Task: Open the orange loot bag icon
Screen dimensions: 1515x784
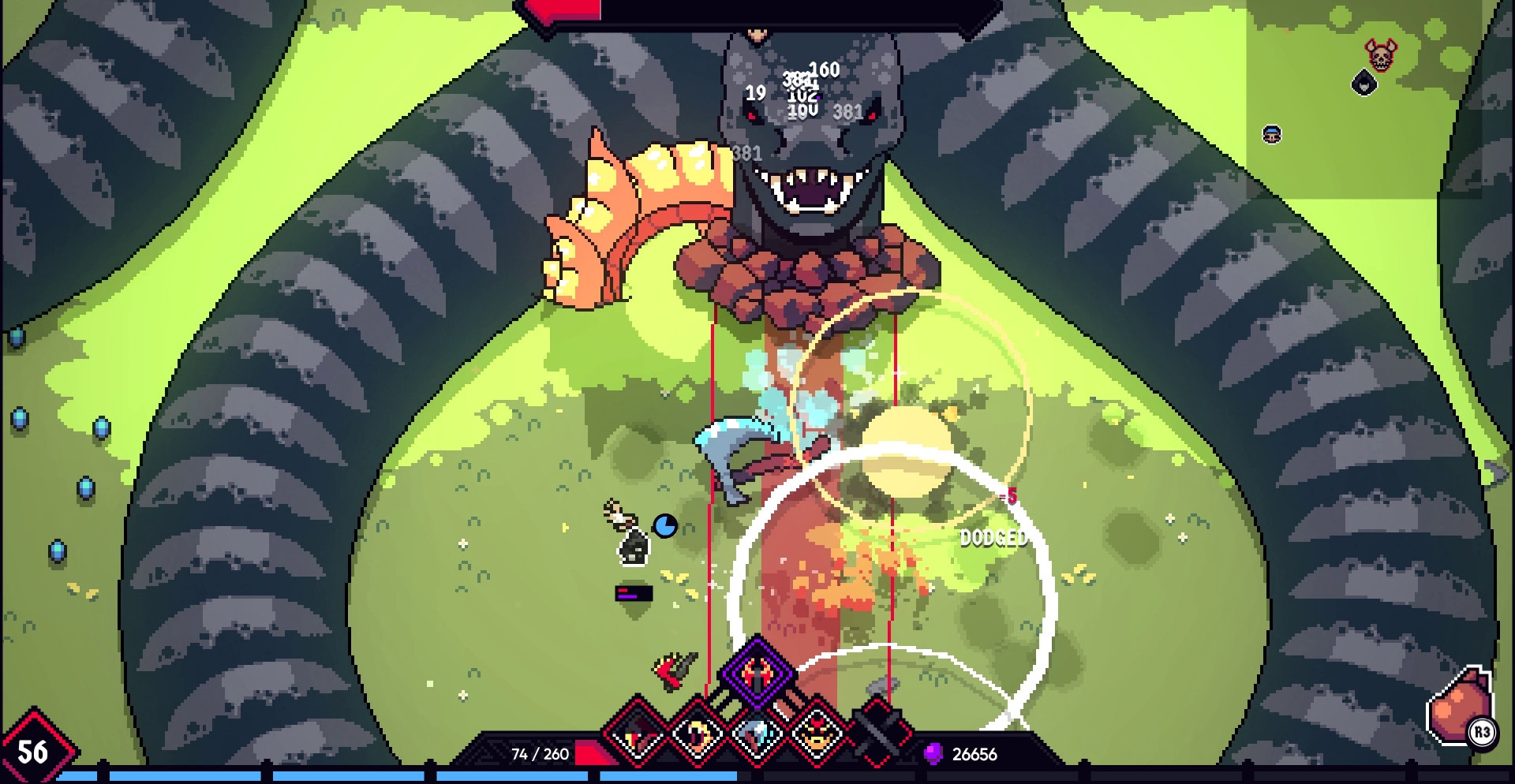Action: (x=1457, y=707)
